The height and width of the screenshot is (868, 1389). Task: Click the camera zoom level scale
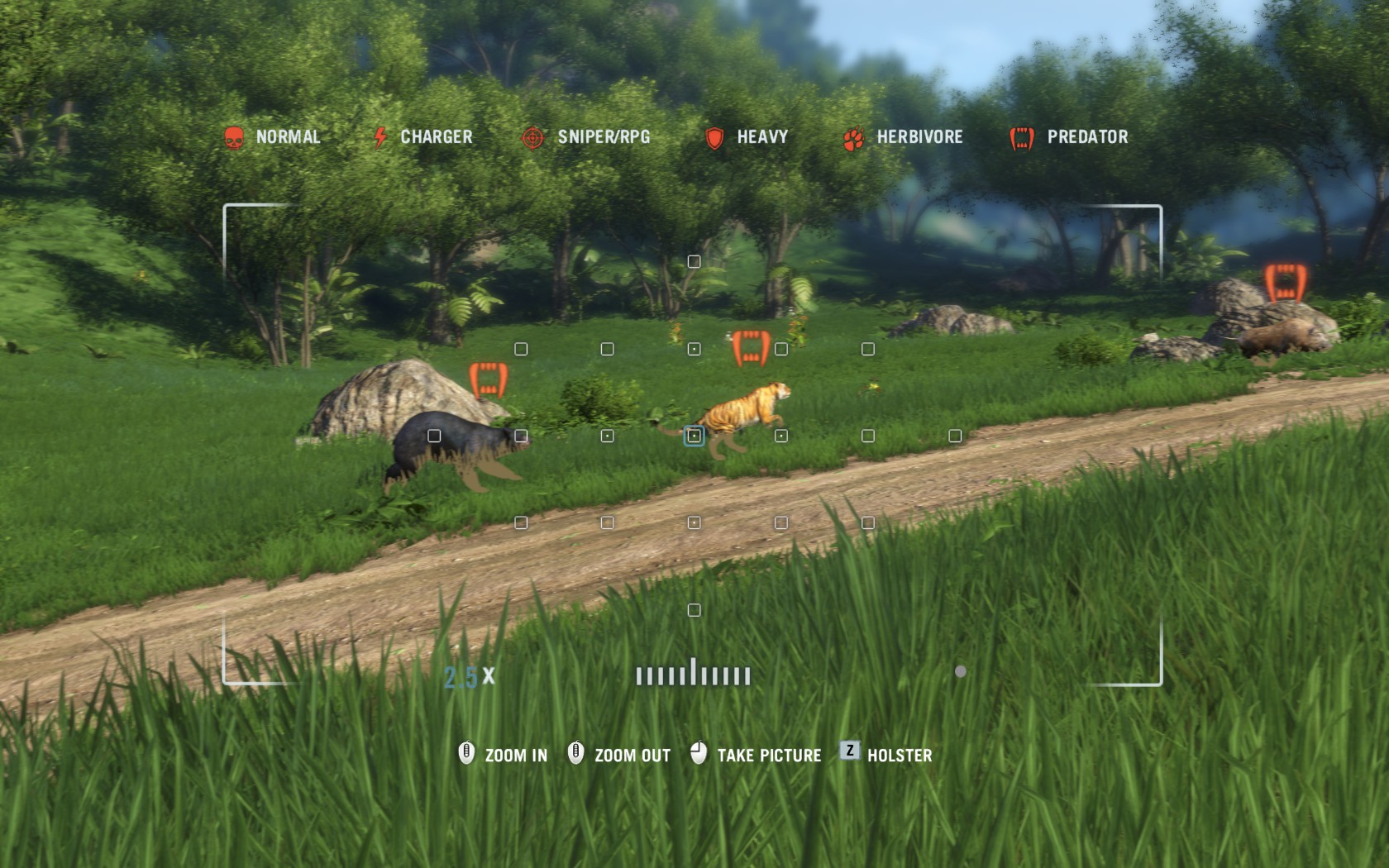click(693, 675)
